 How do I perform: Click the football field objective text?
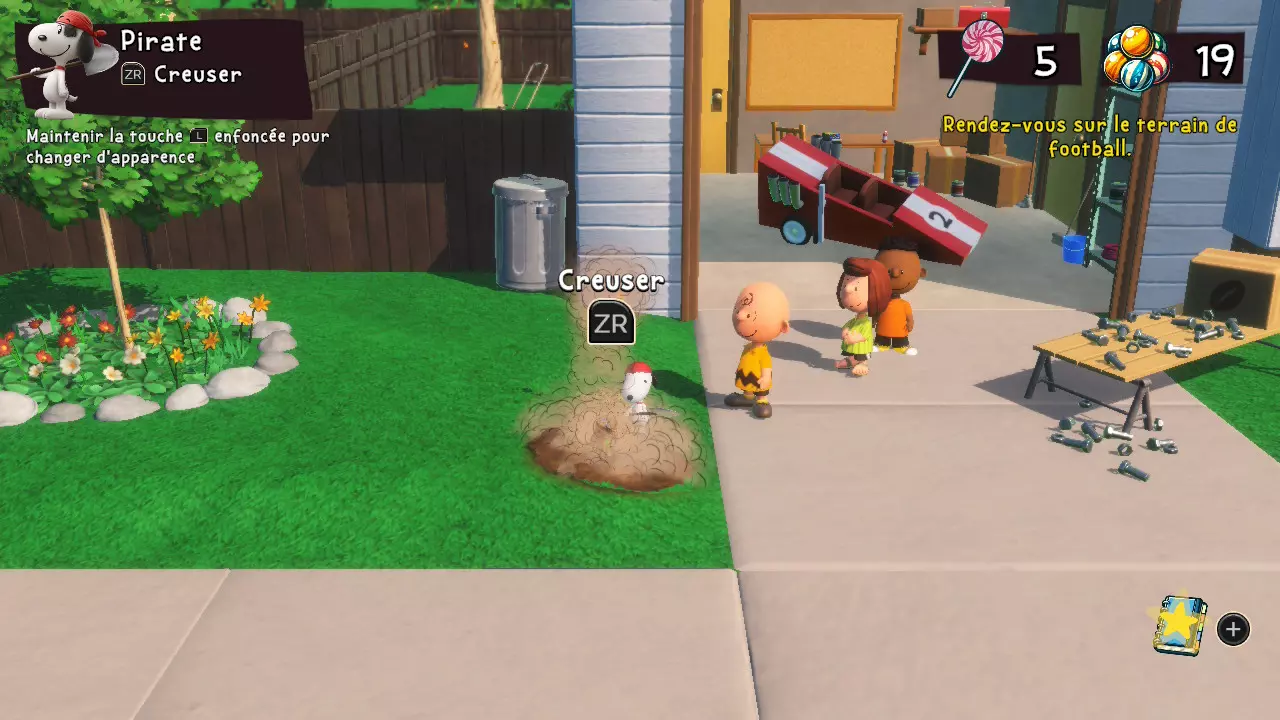coord(1090,137)
